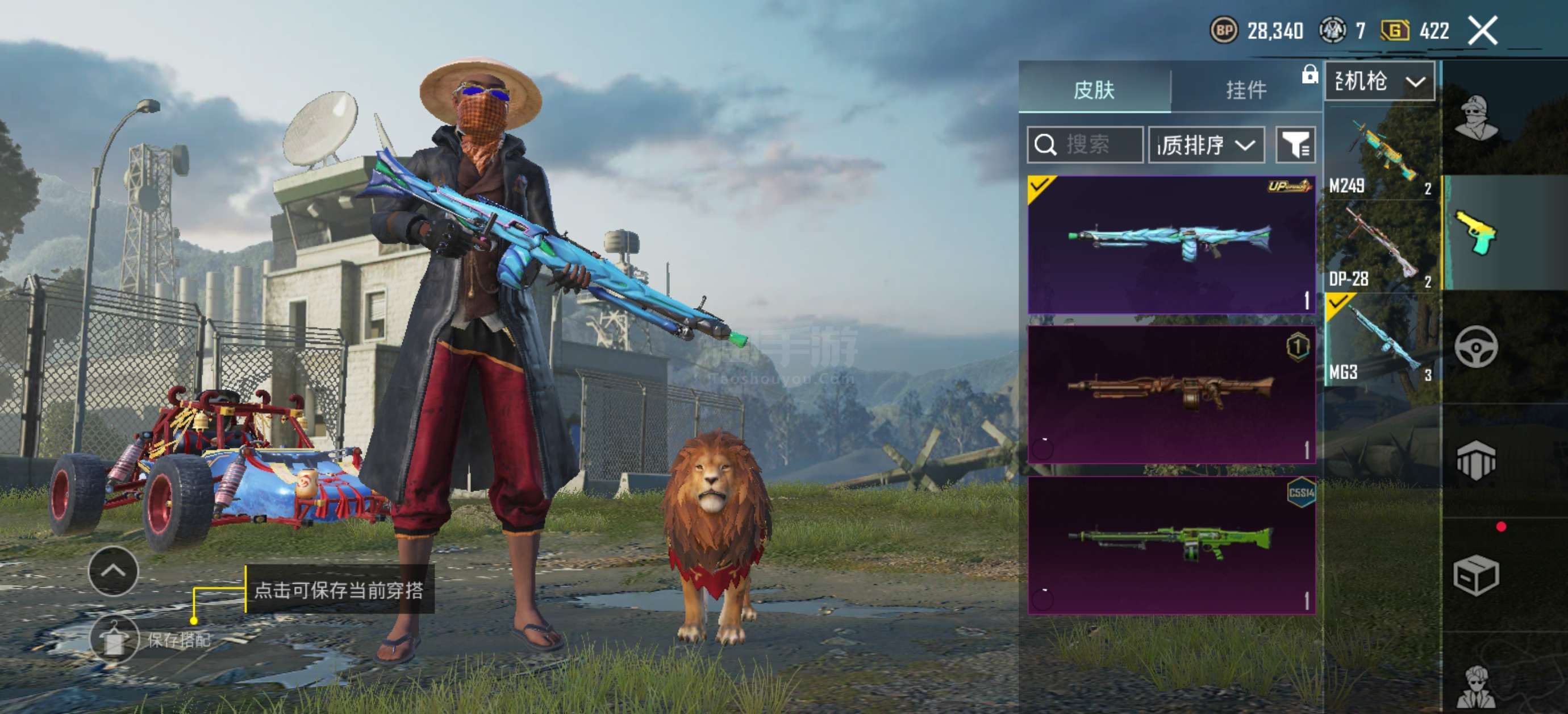Open the masked character outfit category
Image resolution: width=1568 pixels, height=714 pixels.
(x=1476, y=118)
